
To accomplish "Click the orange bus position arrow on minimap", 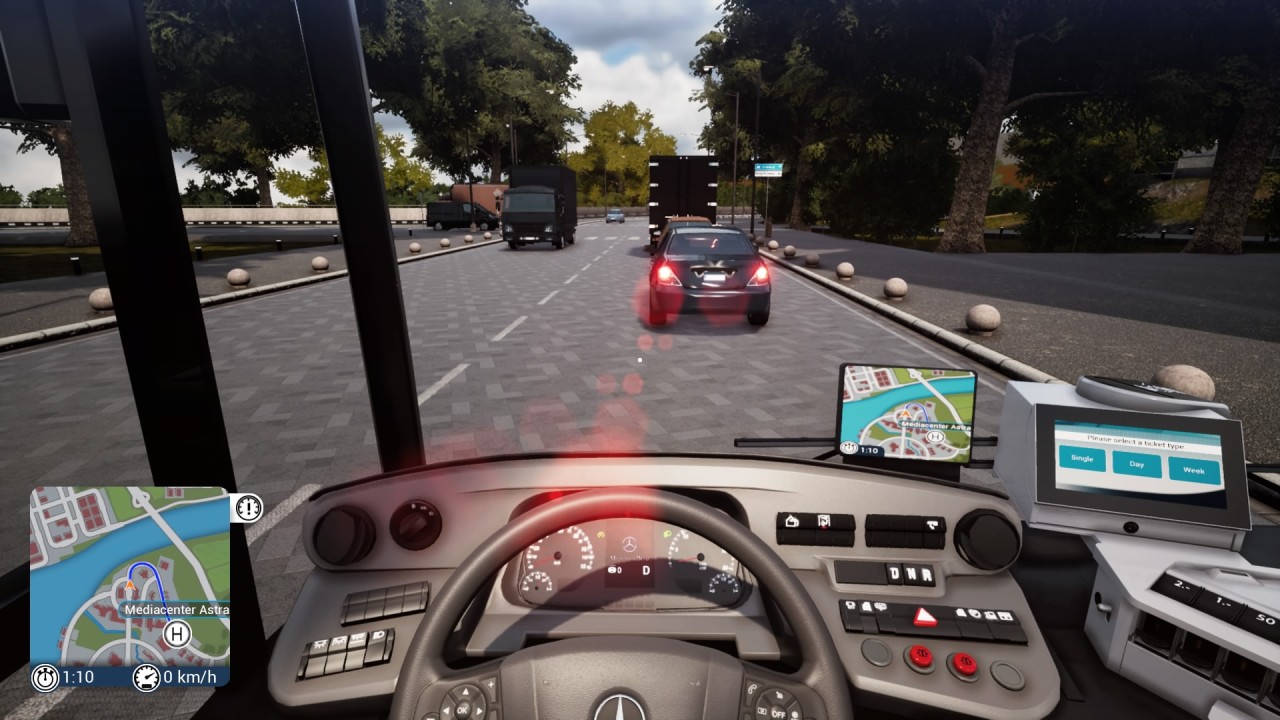I will pyautogui.click(x=130, y=581).
